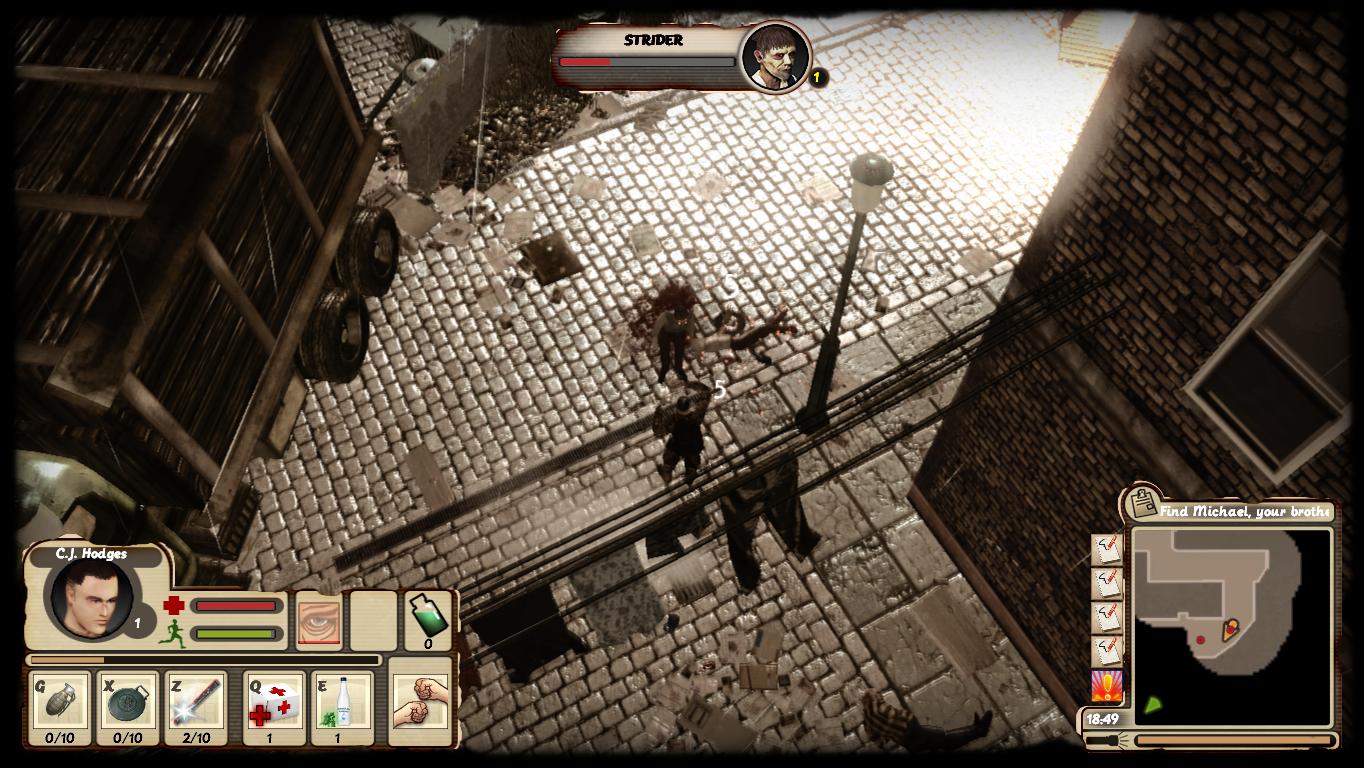
Task: Open the minimap
Action: click(1232, 626)
